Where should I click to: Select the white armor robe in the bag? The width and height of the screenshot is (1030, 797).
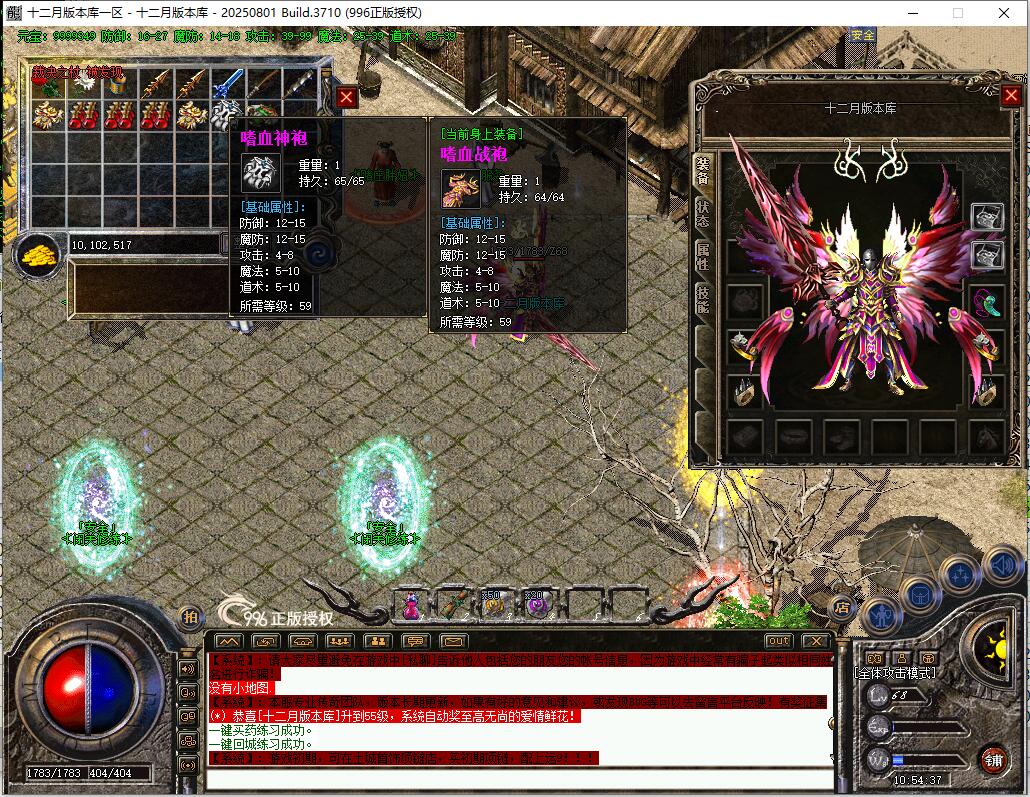coord(226,113)
